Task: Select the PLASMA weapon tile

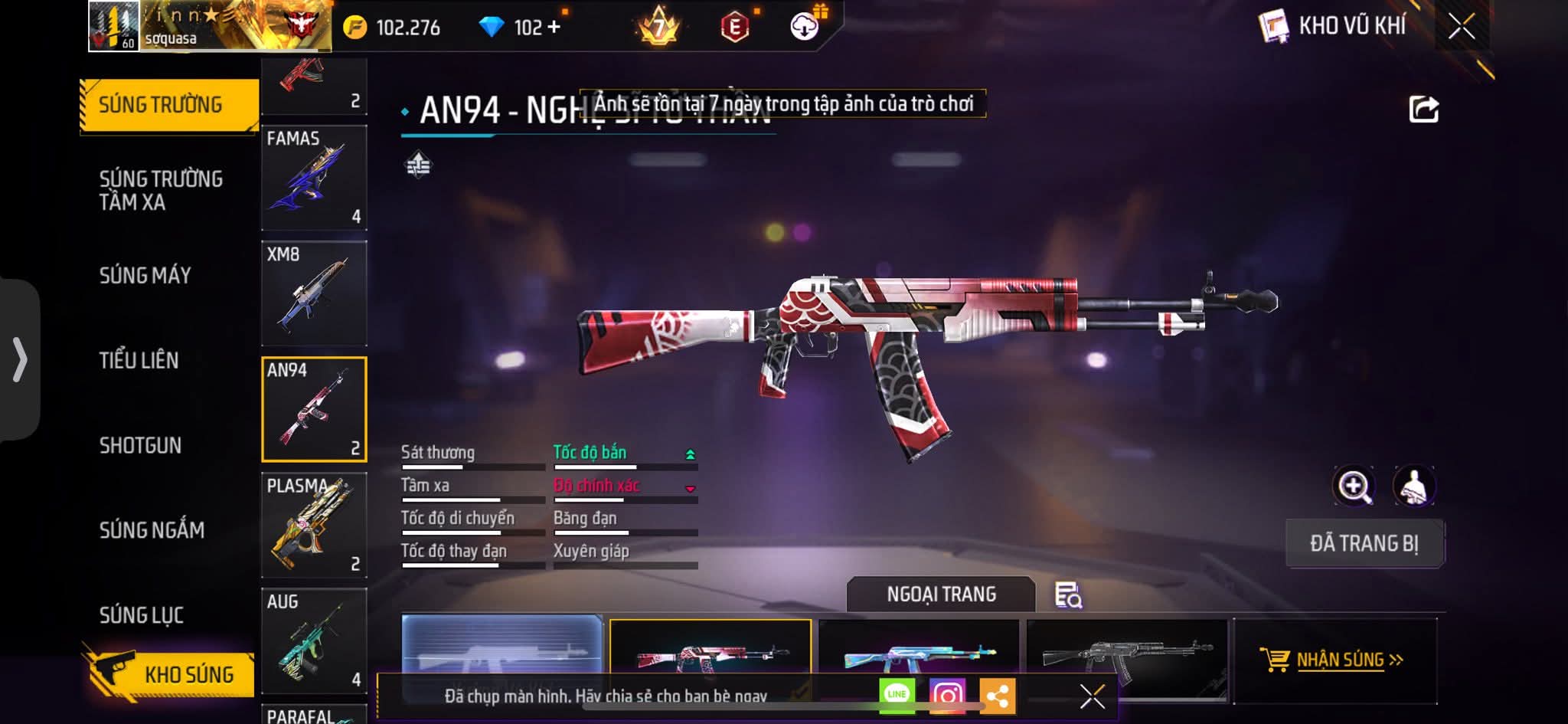Action: click(x=314, y=526)
